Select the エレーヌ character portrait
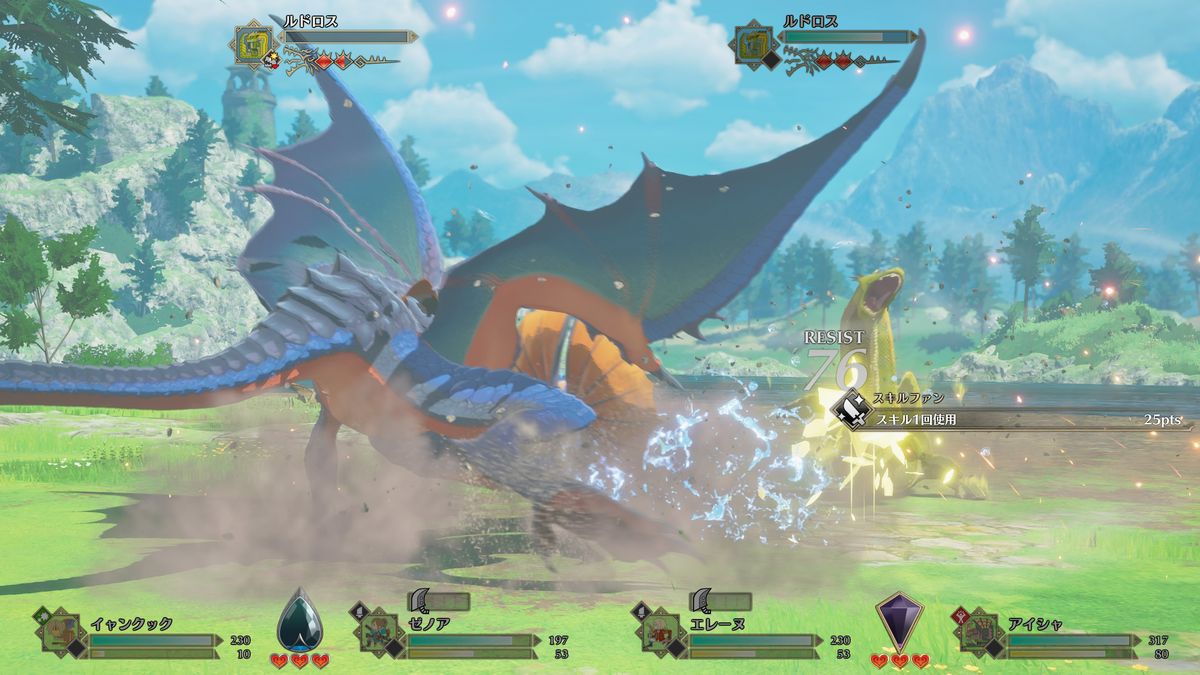1200x675 pixels. pos(657,632)
